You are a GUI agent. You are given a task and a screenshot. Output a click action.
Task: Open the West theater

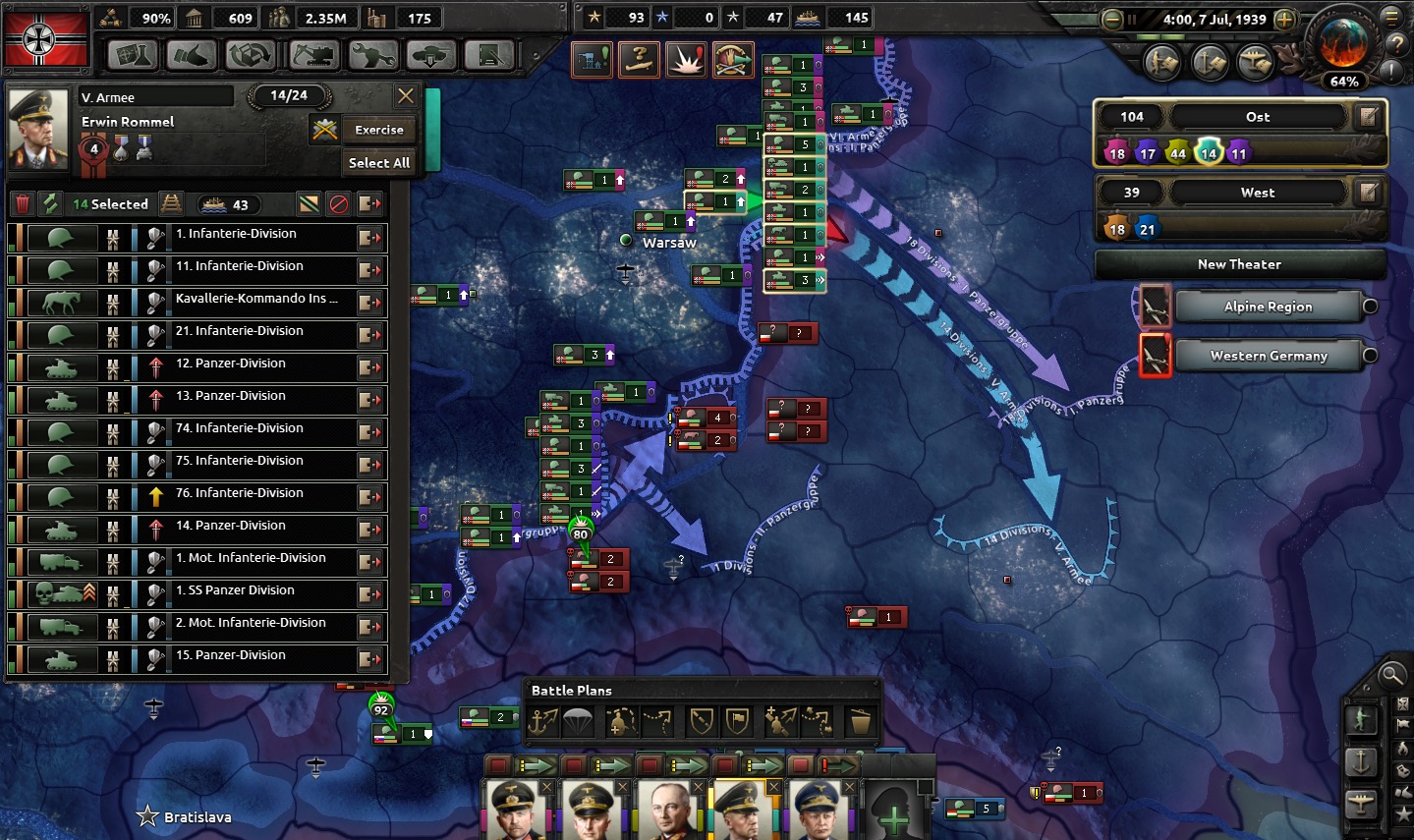click(x=1257, y=193)
